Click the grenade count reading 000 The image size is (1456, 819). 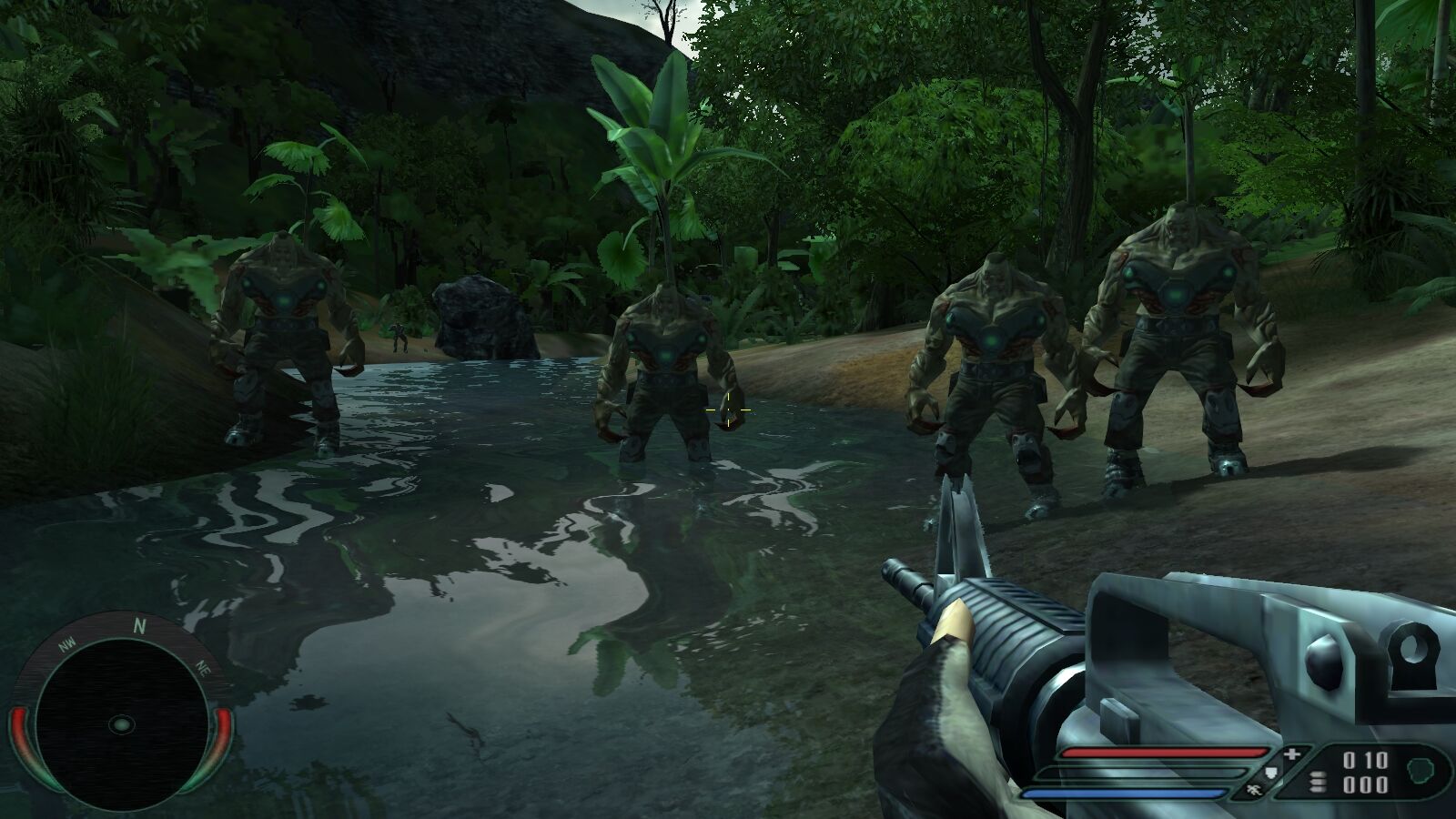tap(1367, 786)
